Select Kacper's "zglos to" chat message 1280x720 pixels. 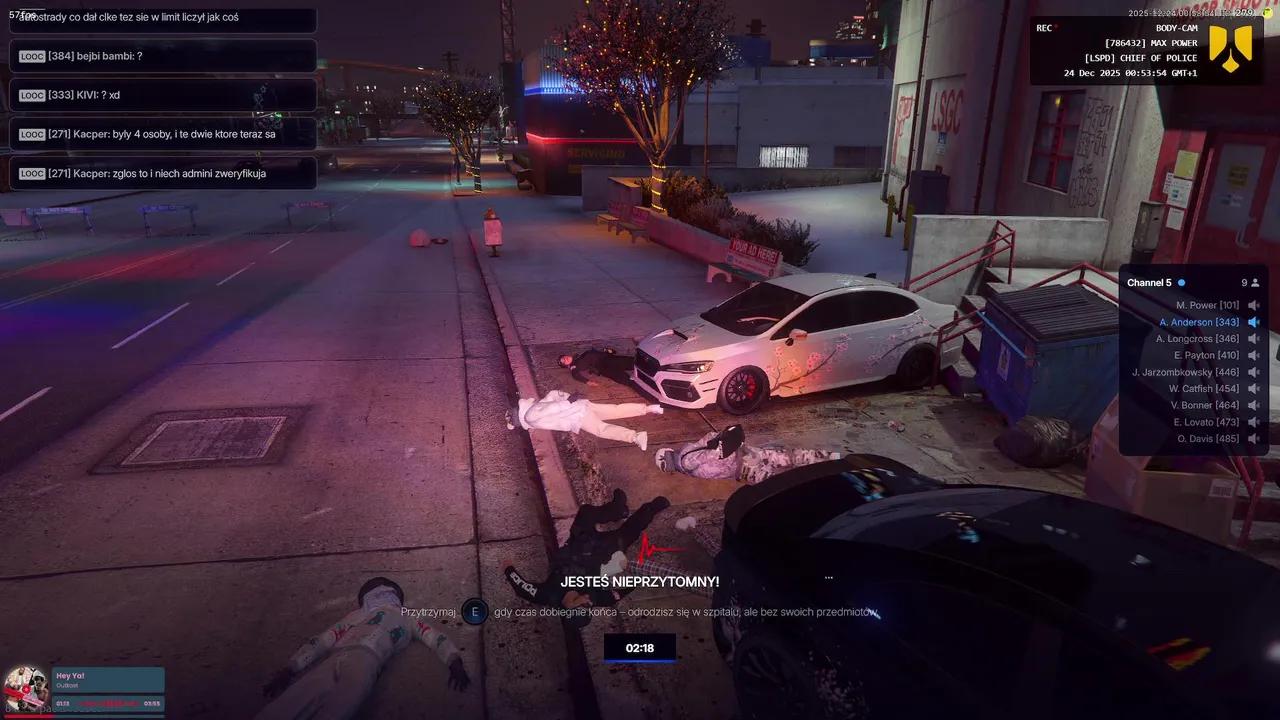pos(162,173)
